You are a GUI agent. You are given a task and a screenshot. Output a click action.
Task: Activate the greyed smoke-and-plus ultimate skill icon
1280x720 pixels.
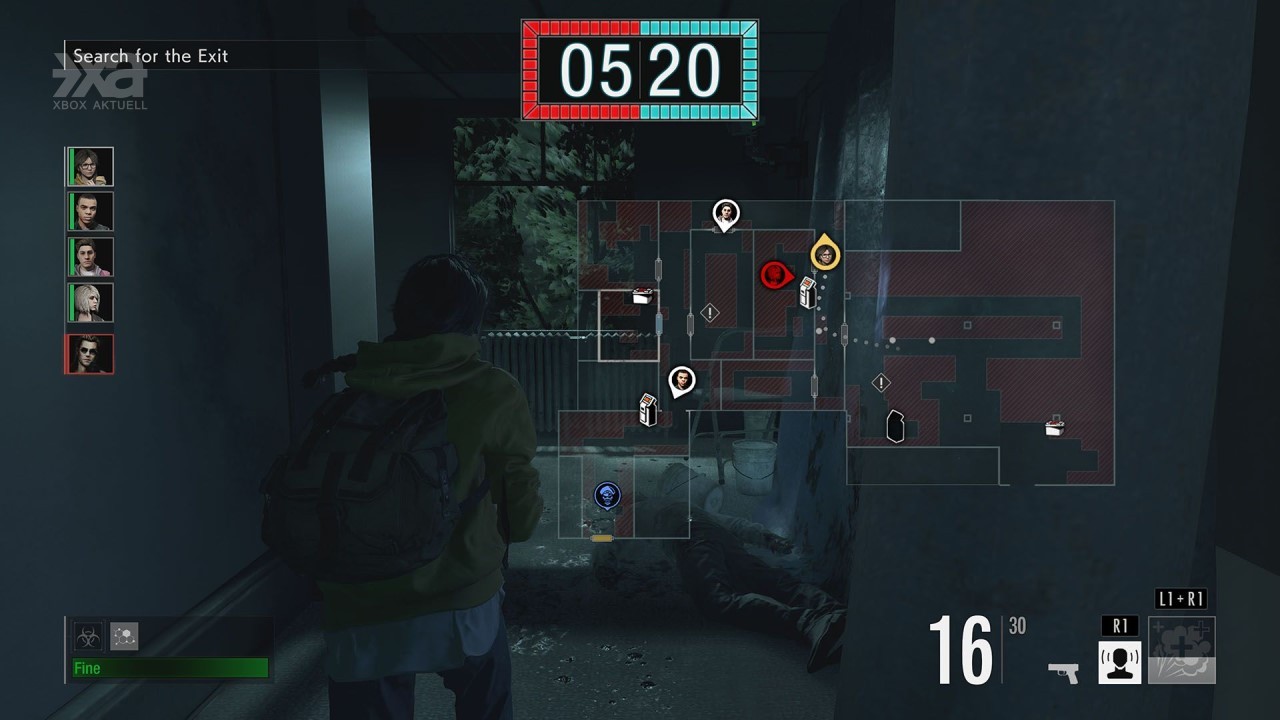(x=1182, y=651)
